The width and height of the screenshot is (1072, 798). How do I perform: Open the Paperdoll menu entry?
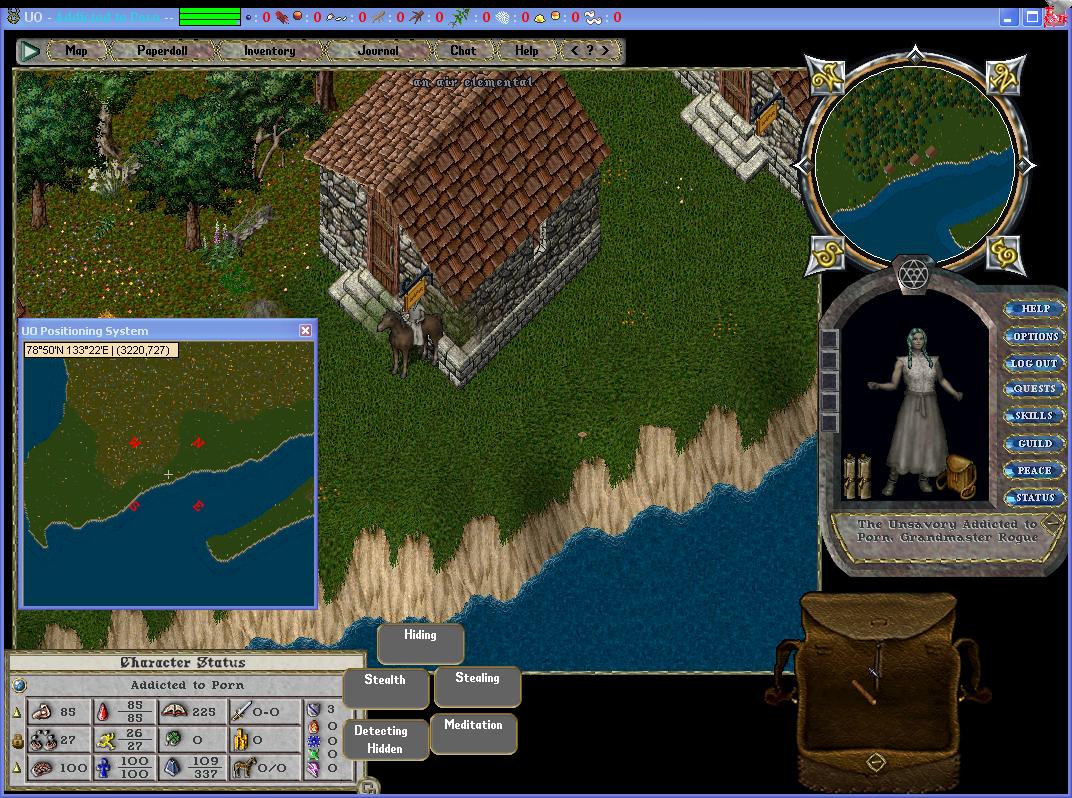(162, 50)
